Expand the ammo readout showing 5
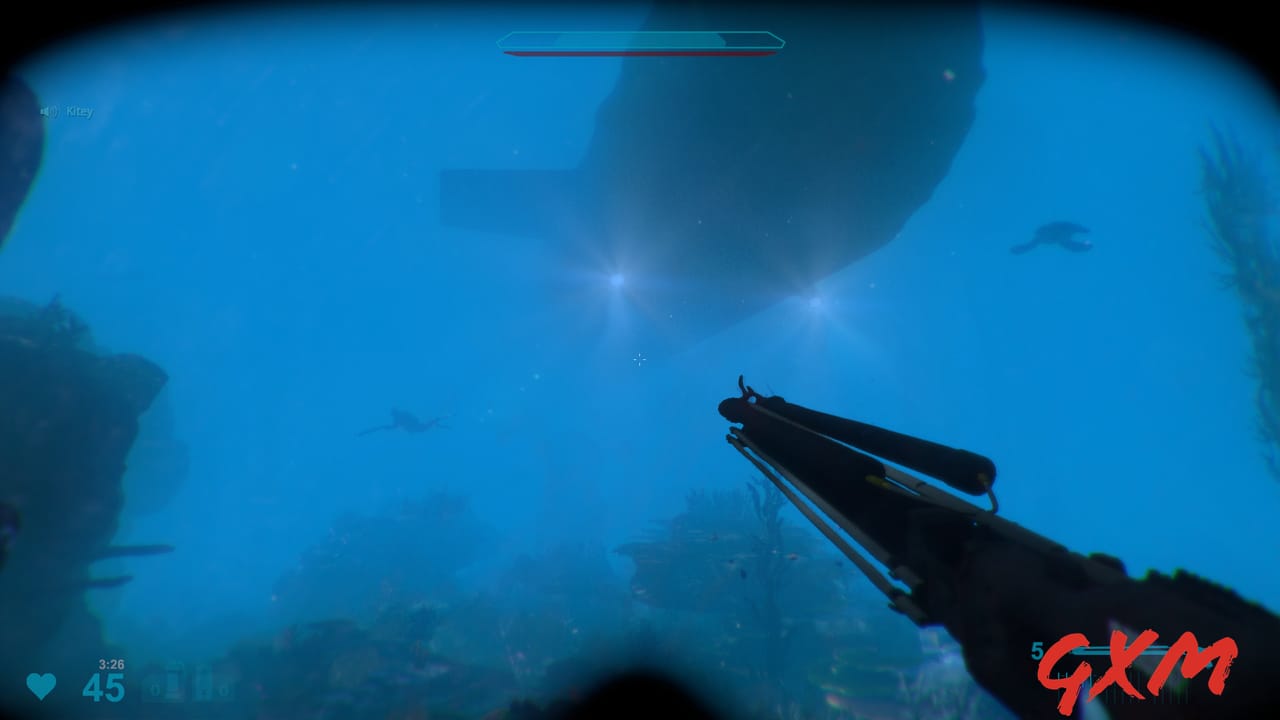The height and width of the screenshot is (720, 1280). tap(1037, 650)
